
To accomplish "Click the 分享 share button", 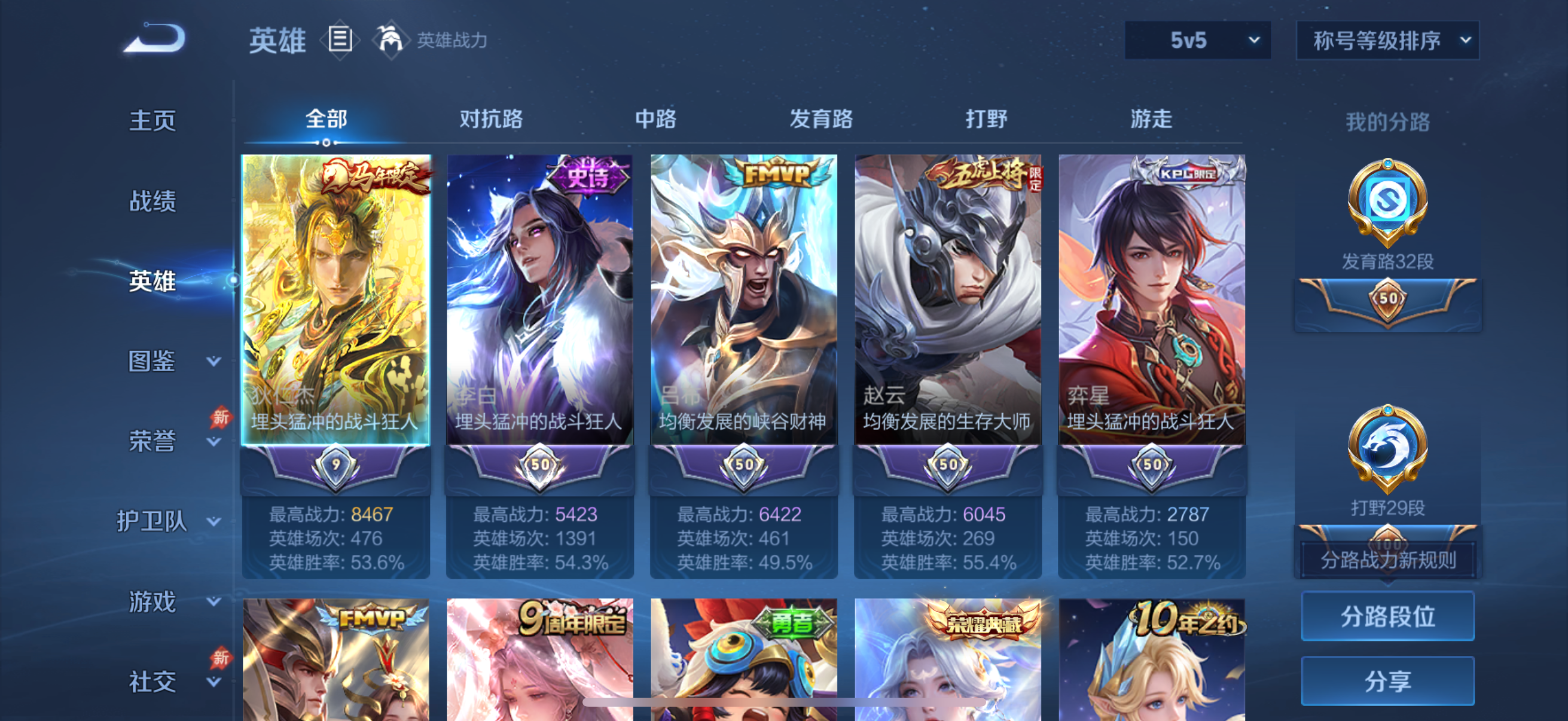I will pyautogui.click(x=1388, y=680).
